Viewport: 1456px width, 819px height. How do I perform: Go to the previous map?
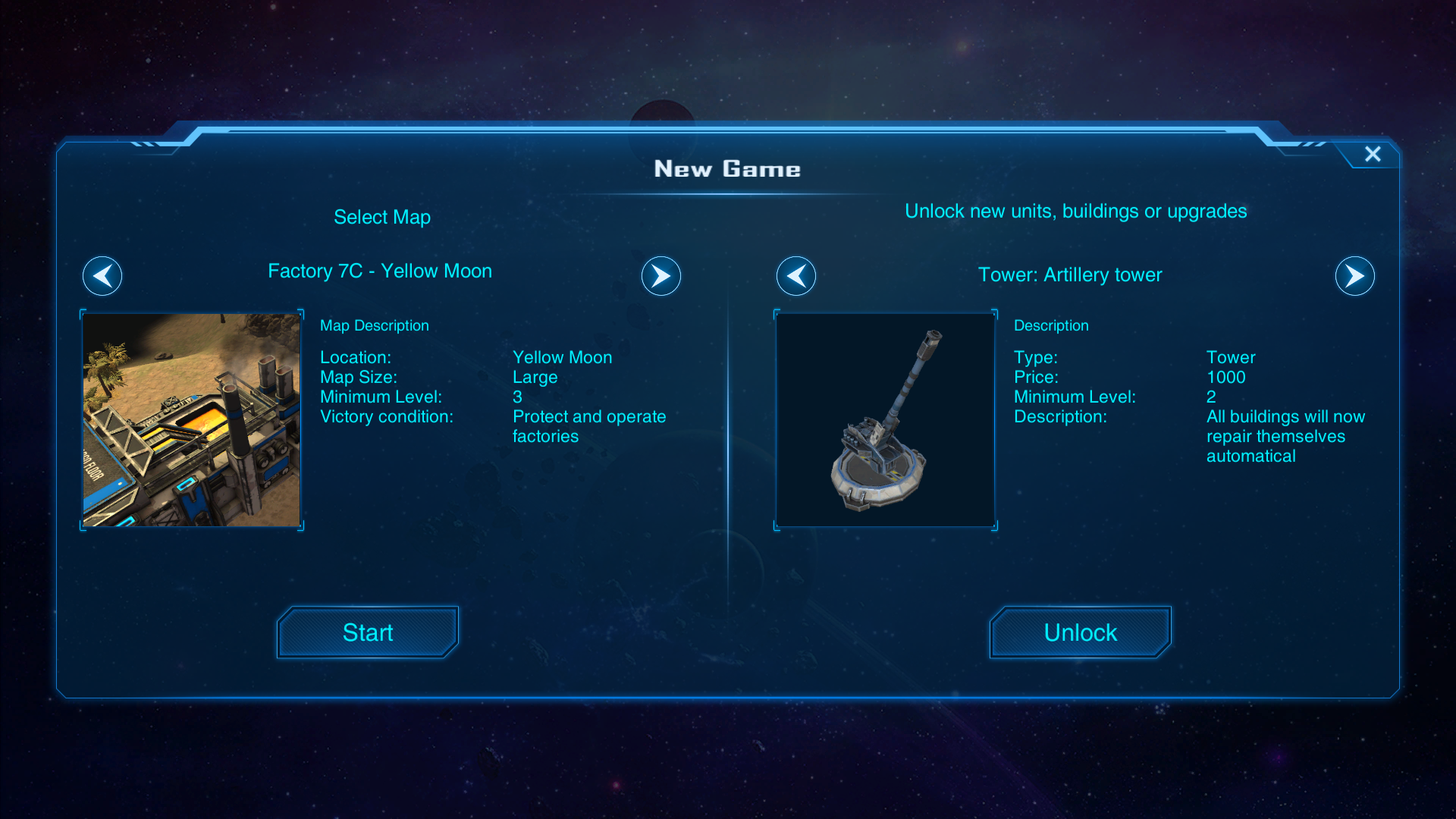[x=102, y=276]
